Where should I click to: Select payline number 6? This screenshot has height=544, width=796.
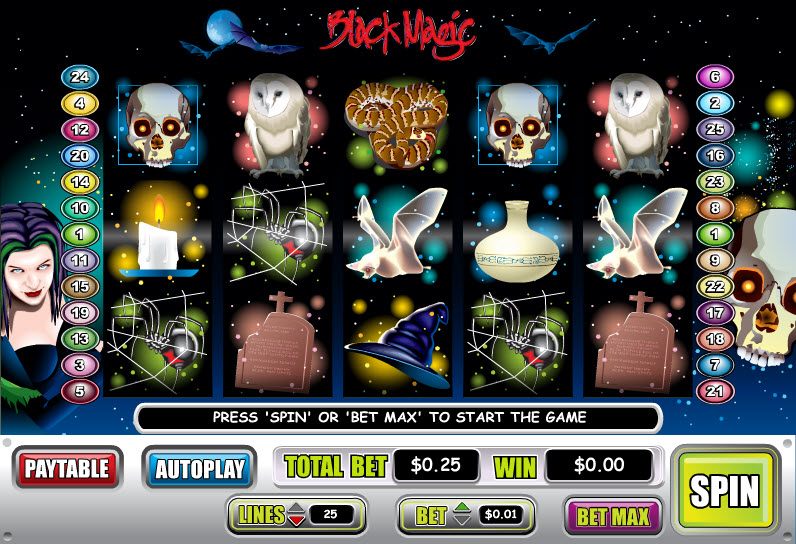coord(714,77)
